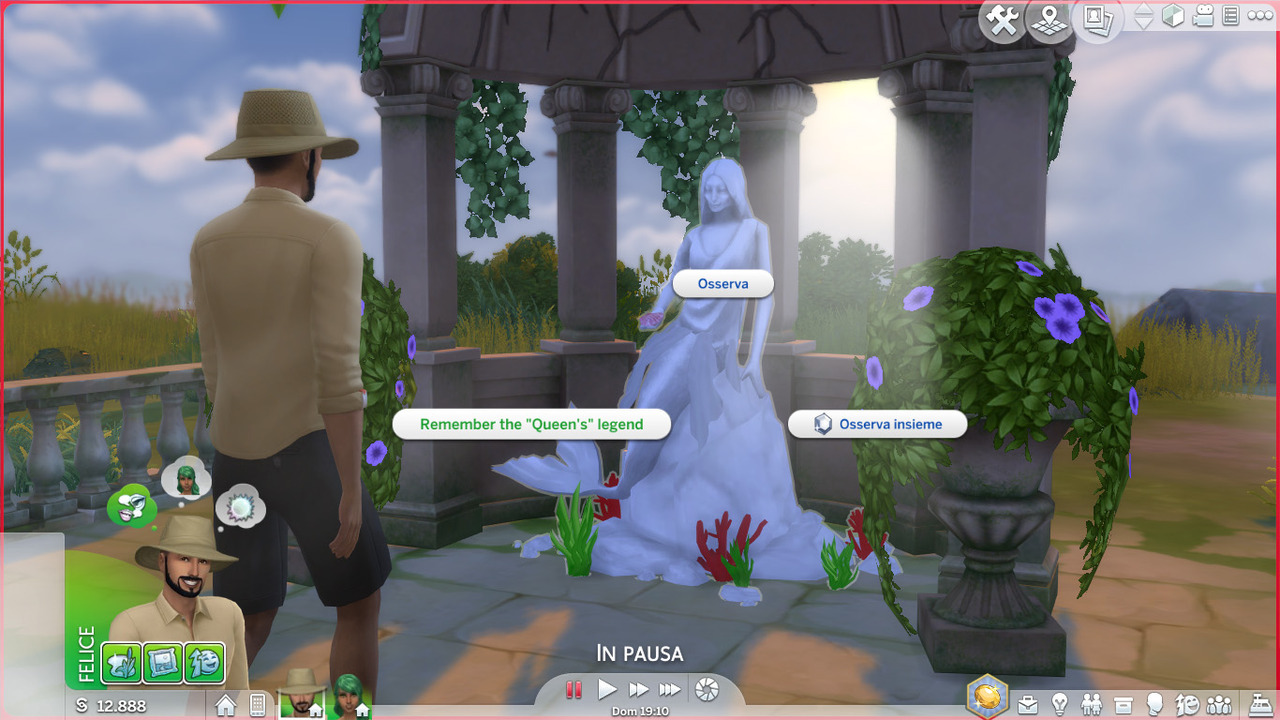Open camera controls video camera icon
This screenshot has height=720, width=1280.
1203,17
